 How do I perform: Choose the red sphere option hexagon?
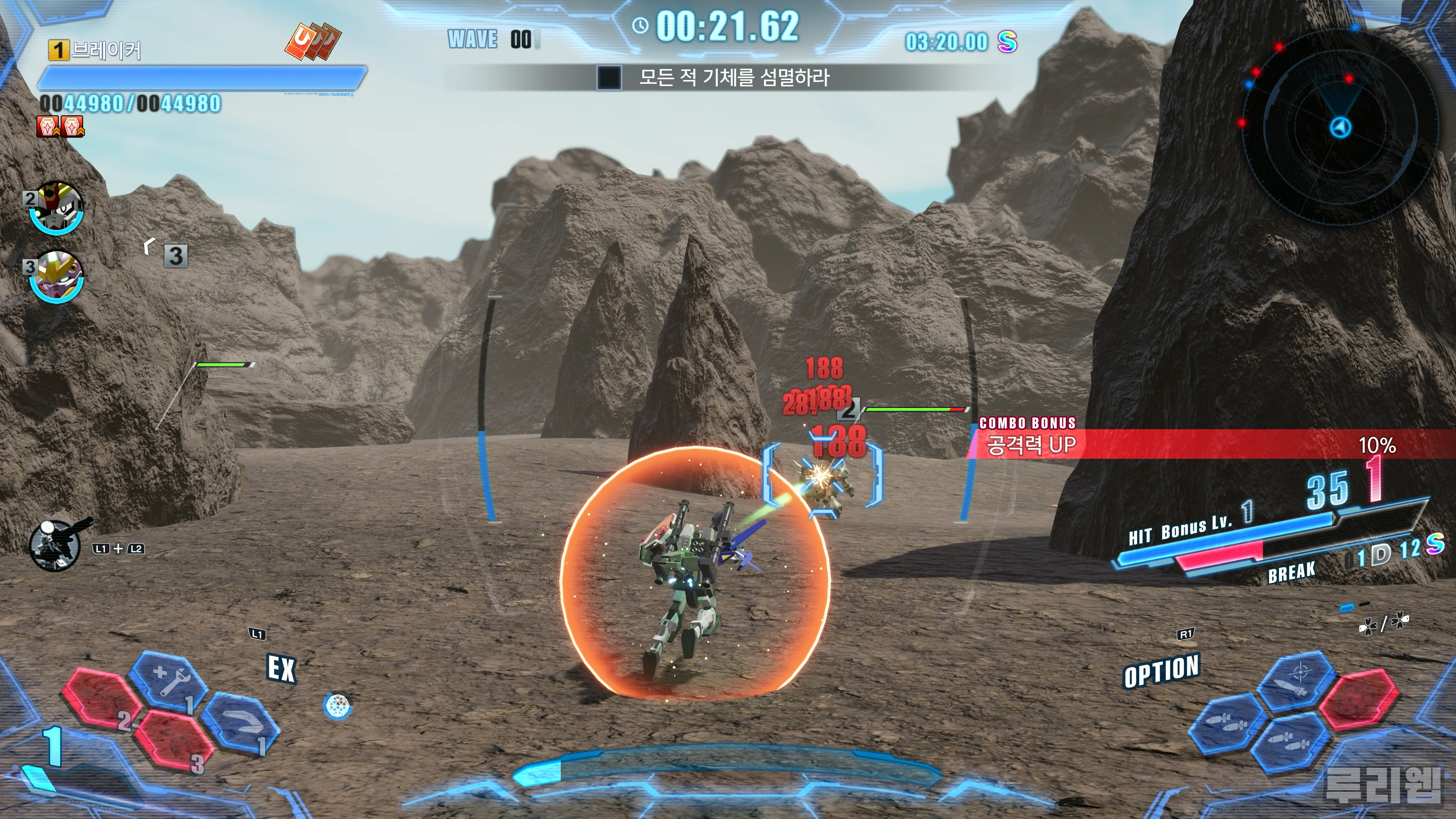(x=1359, y=698)
